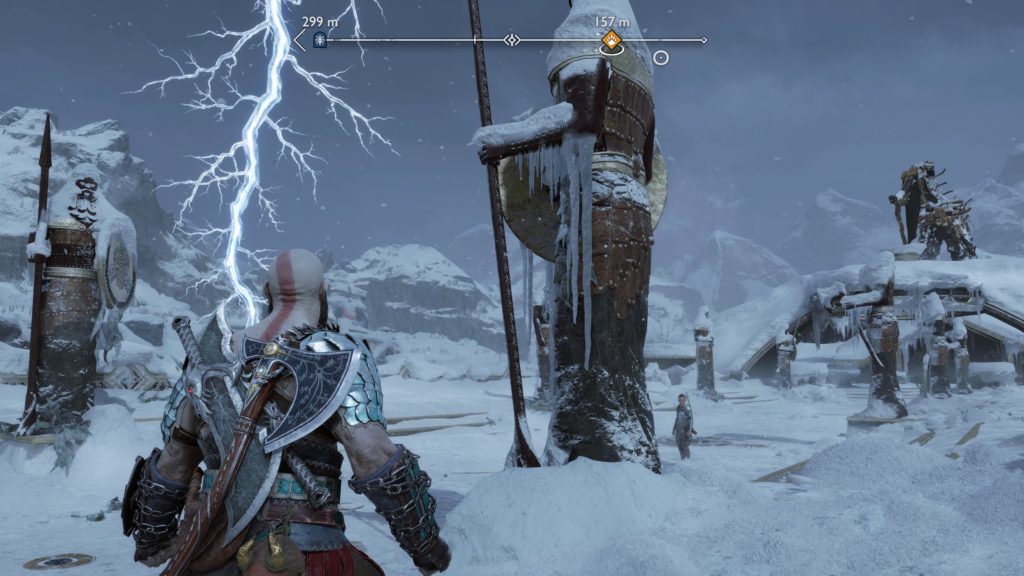Select the white diamond marker on the compass bar

[x=512, y=40]
